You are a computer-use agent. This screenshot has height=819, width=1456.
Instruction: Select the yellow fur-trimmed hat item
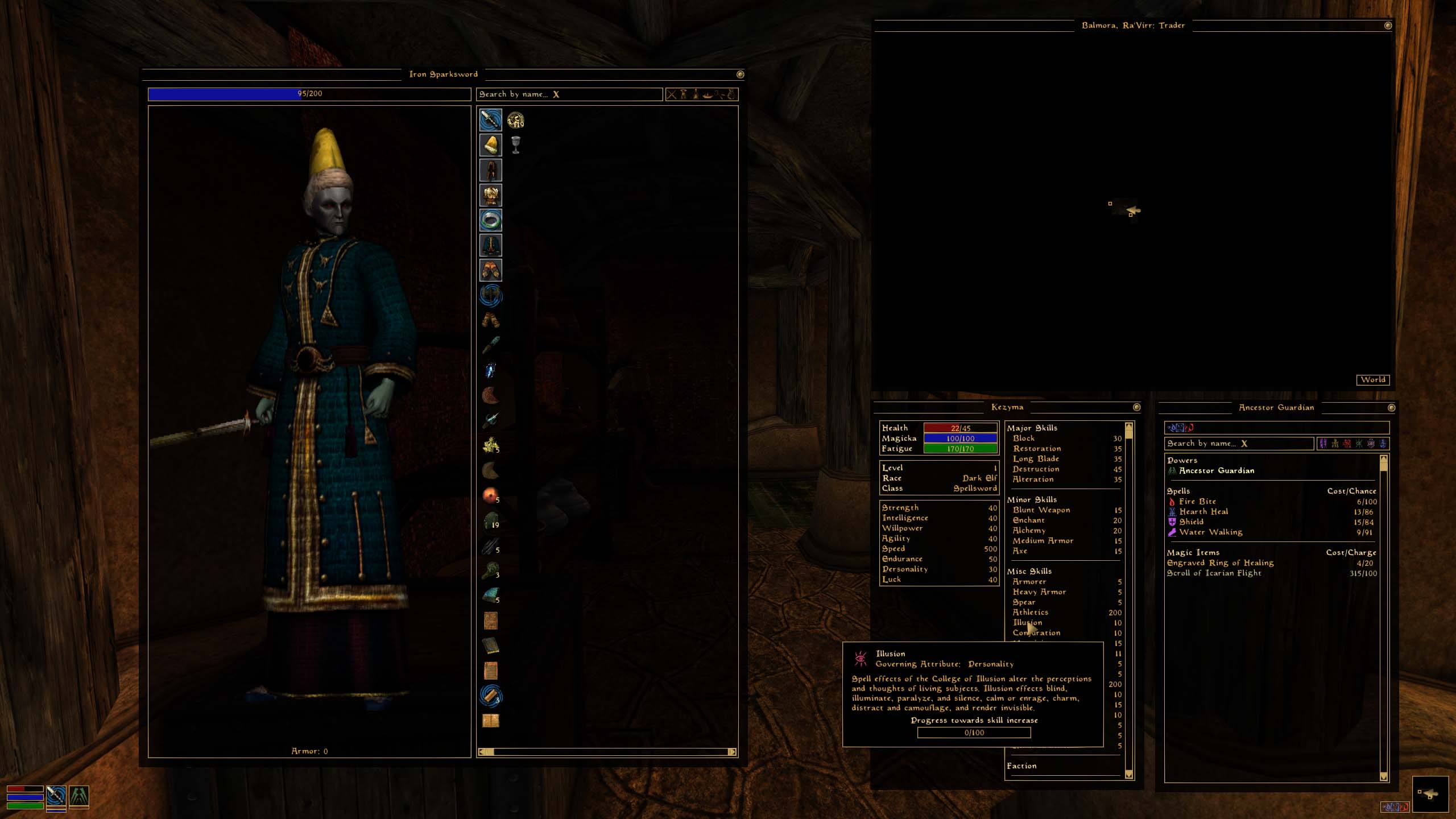(x=490, y=145)
